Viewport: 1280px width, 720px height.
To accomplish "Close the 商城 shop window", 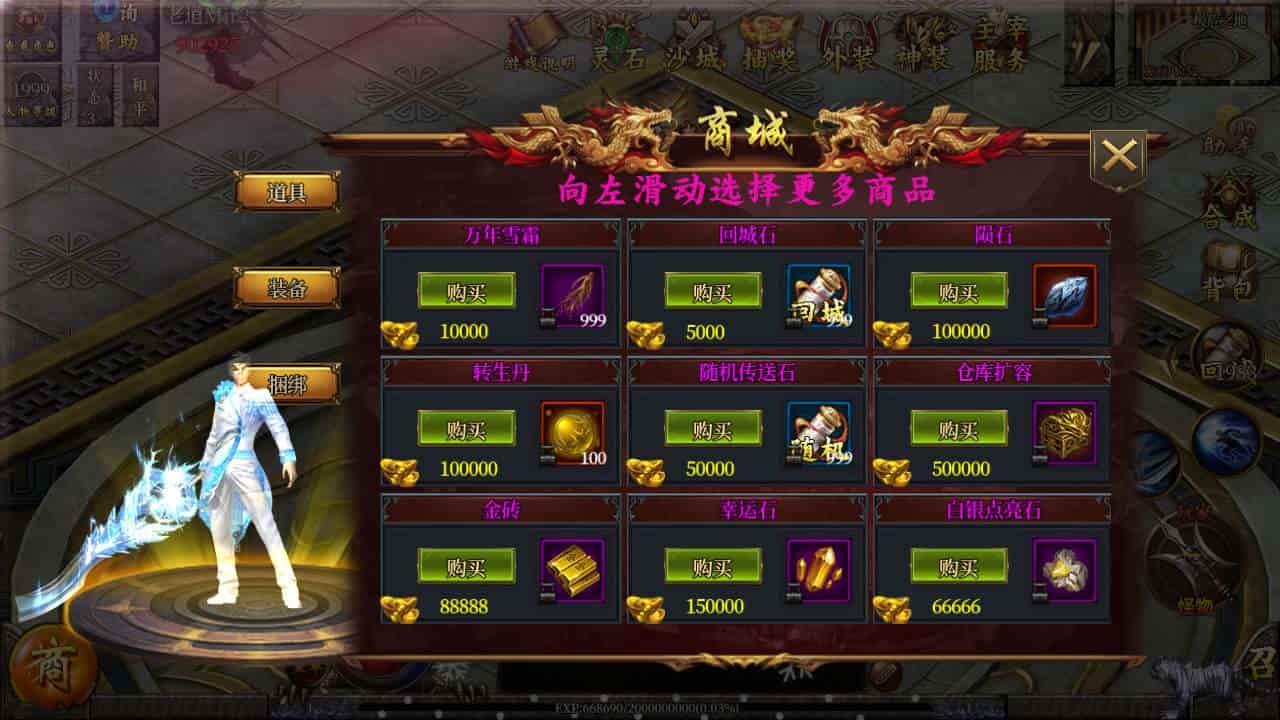I will [x=1118, y=157].
